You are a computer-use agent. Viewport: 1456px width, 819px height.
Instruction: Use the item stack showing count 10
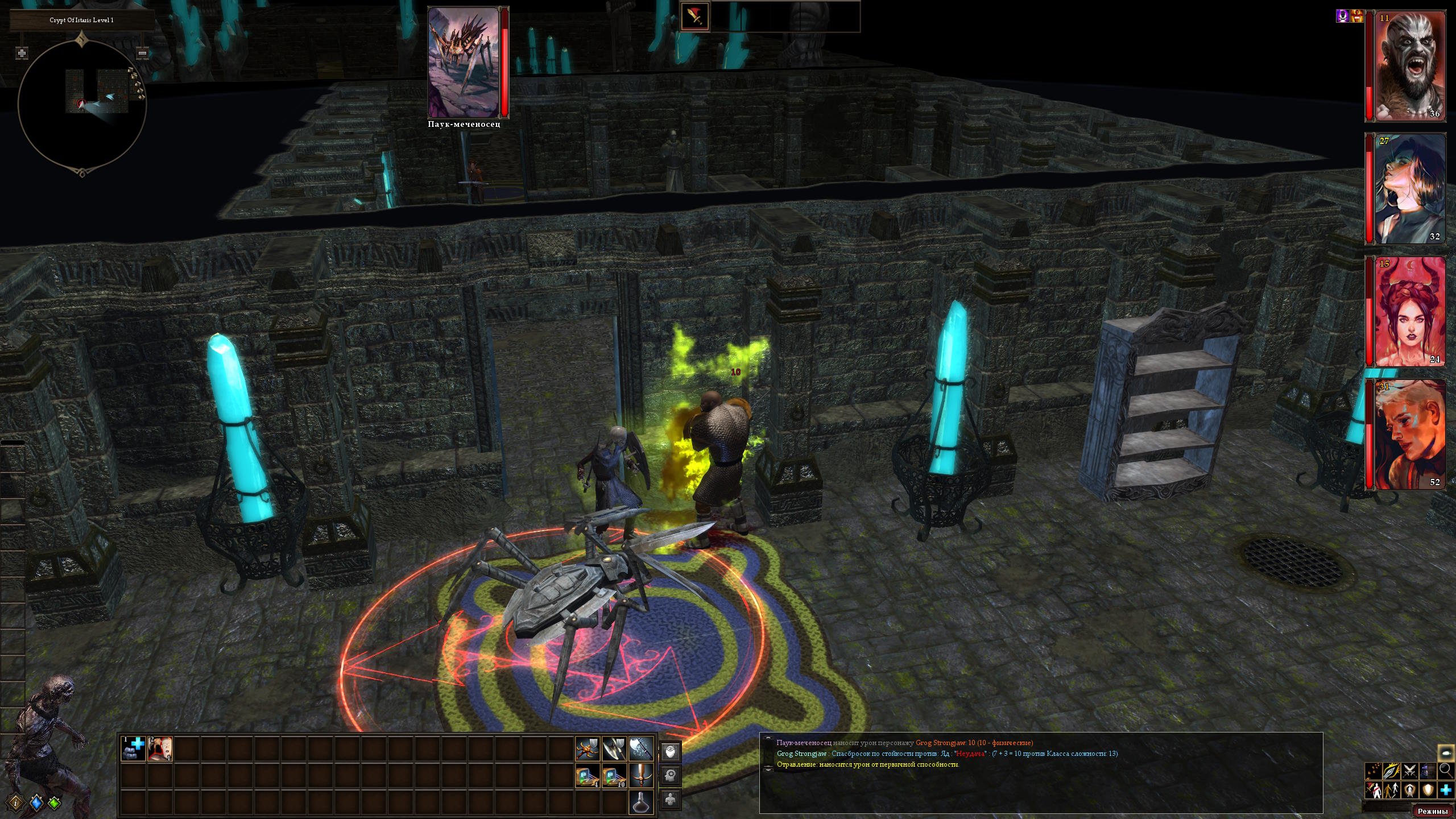click(614, 776)
